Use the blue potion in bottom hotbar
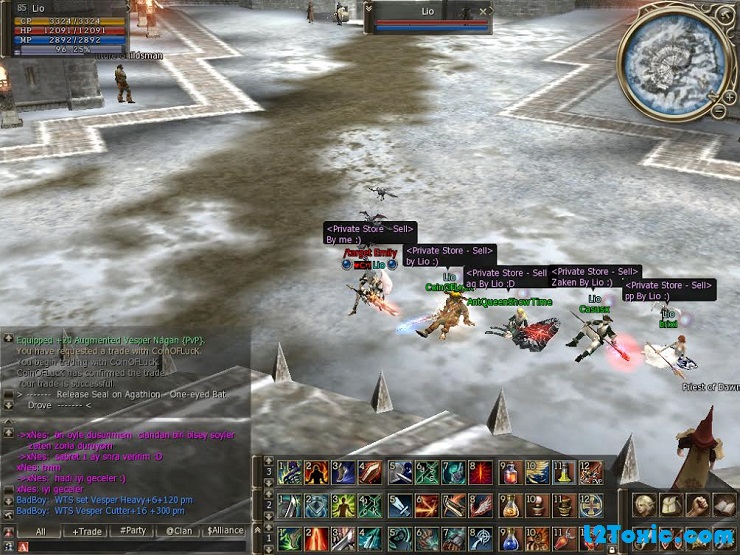This screenshot has width=740, height=555. pos(510,538)
